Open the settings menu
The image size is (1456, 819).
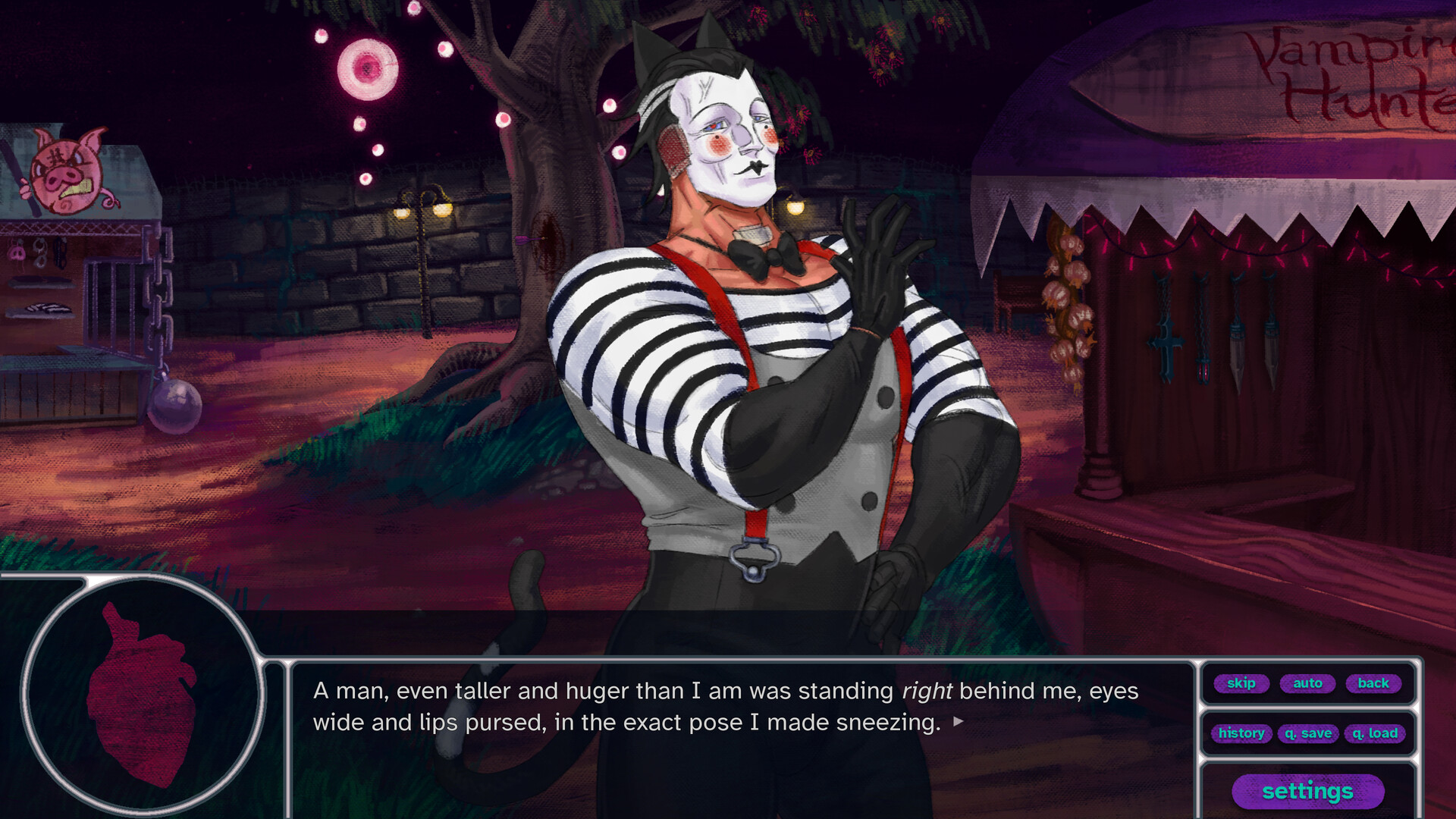[1307, 791]
